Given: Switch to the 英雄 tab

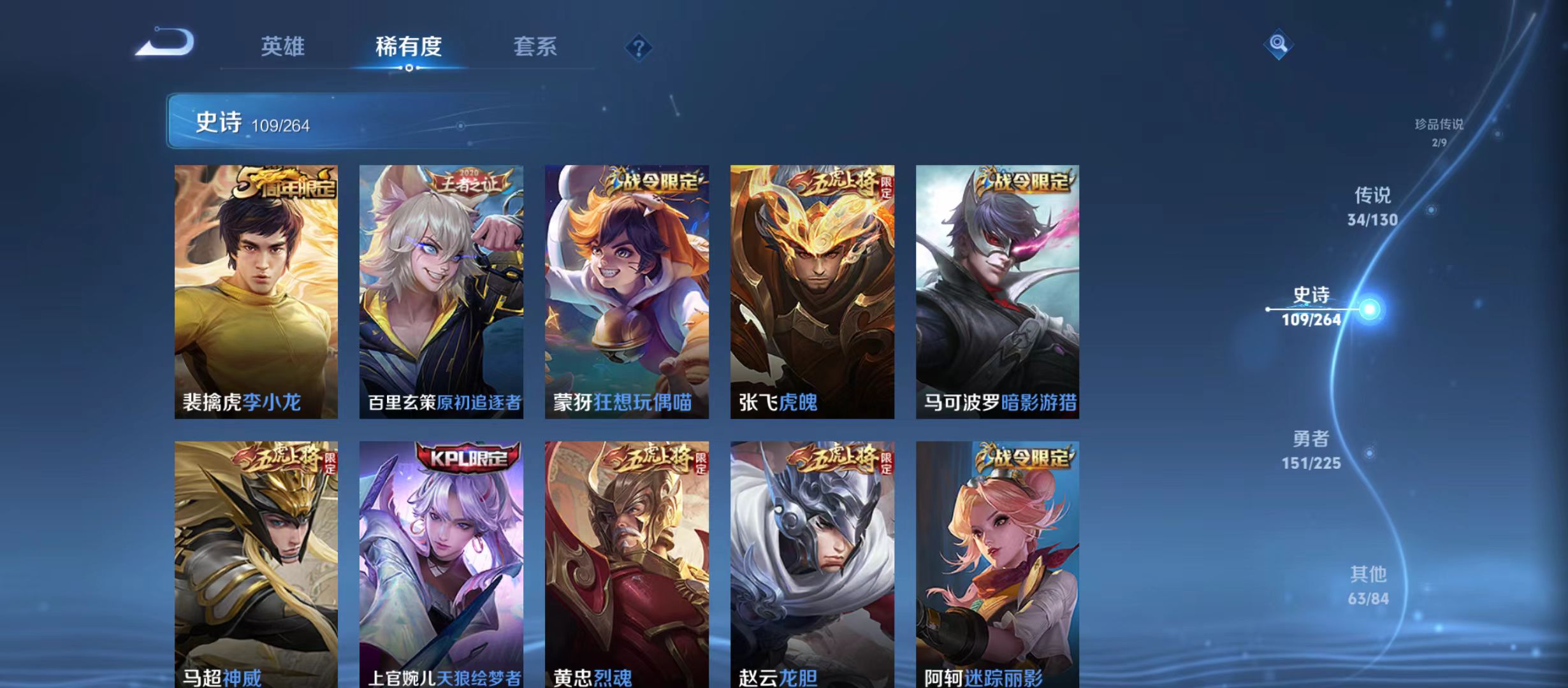Looking at the screenshot, I should pos(282,47).
